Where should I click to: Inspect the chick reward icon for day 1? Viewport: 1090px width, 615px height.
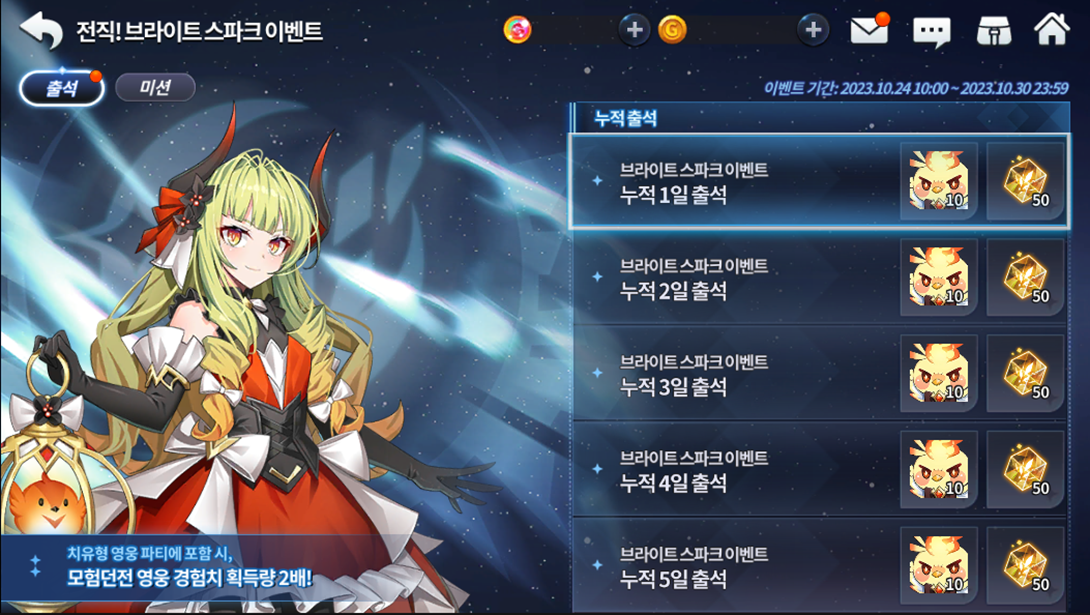click(x=938, y=182)
